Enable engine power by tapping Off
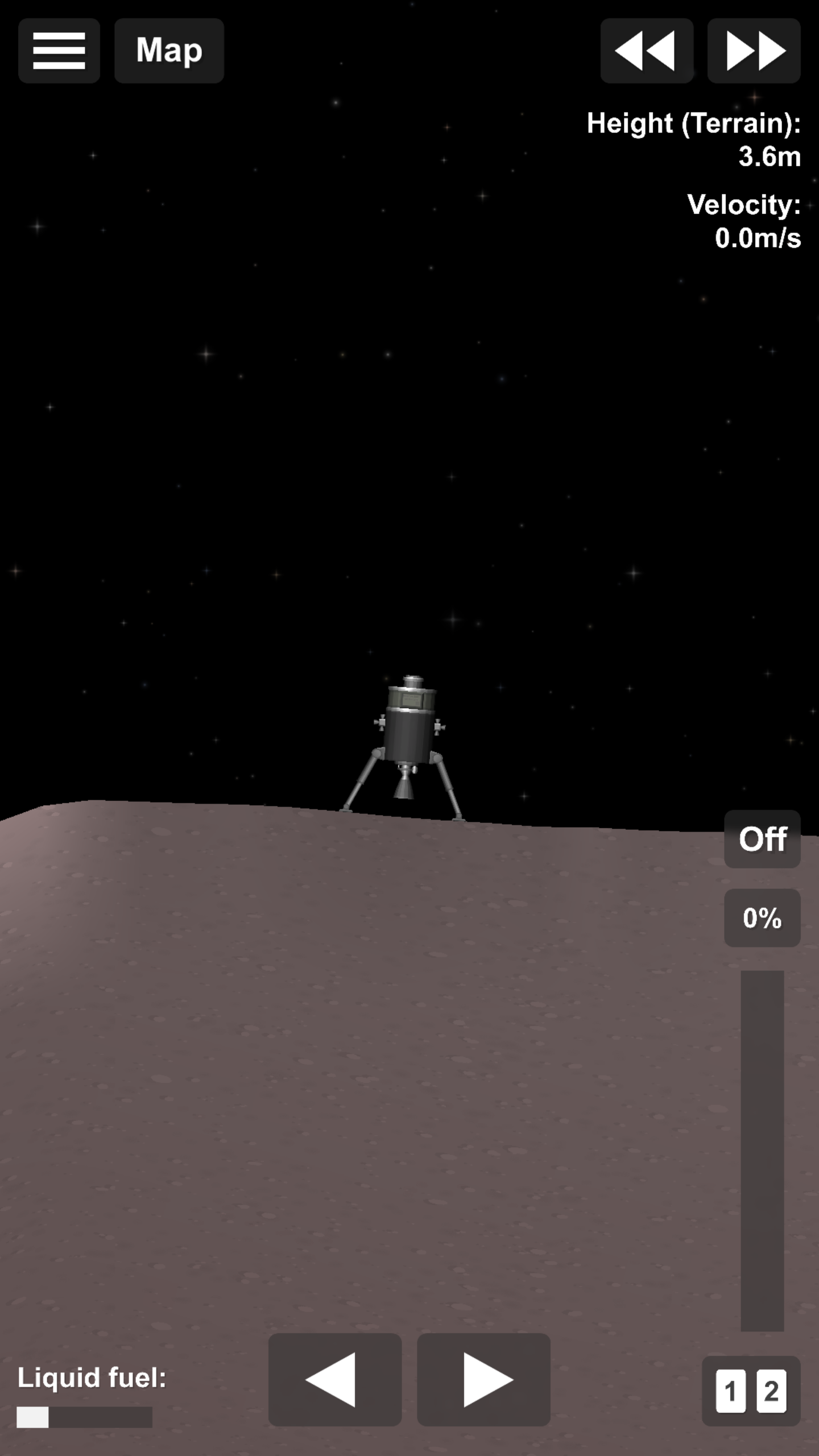The image size is (819, 1456). click(x=762, y=839)
